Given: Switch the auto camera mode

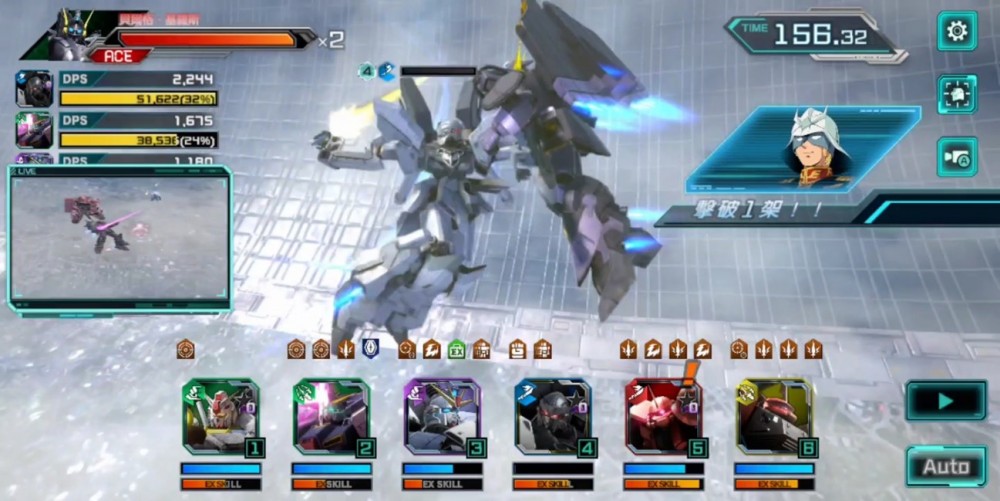Looking at the screenshot, I should click(x=957, y=157).
